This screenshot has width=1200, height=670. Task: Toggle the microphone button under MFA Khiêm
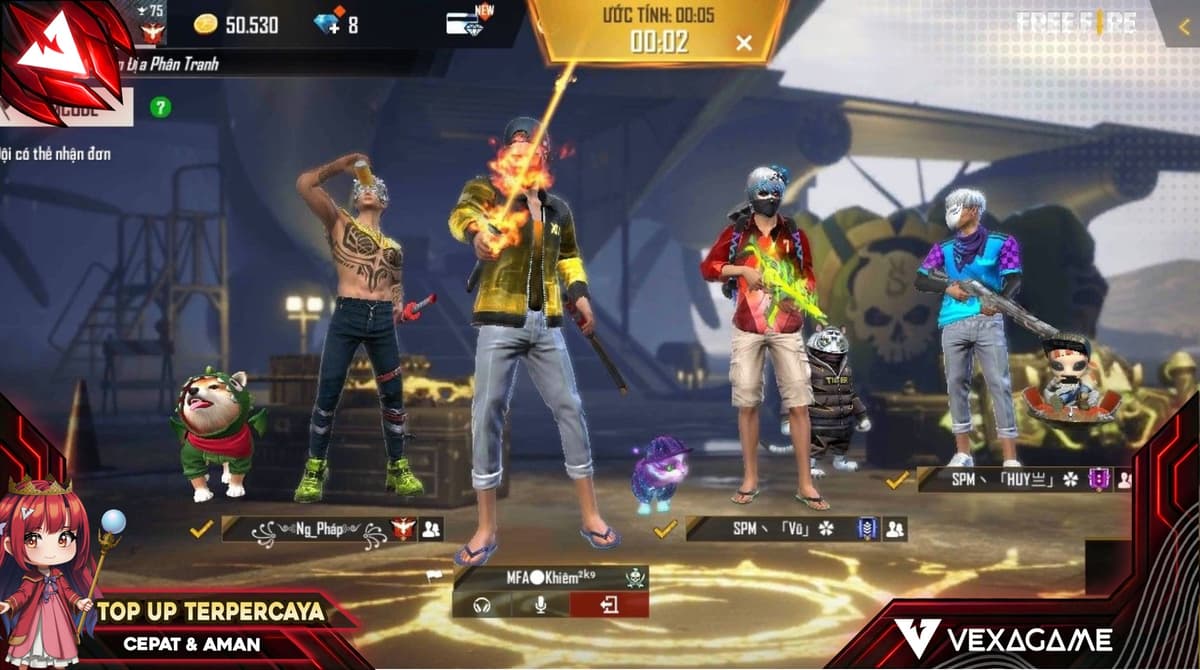(540, 605)
